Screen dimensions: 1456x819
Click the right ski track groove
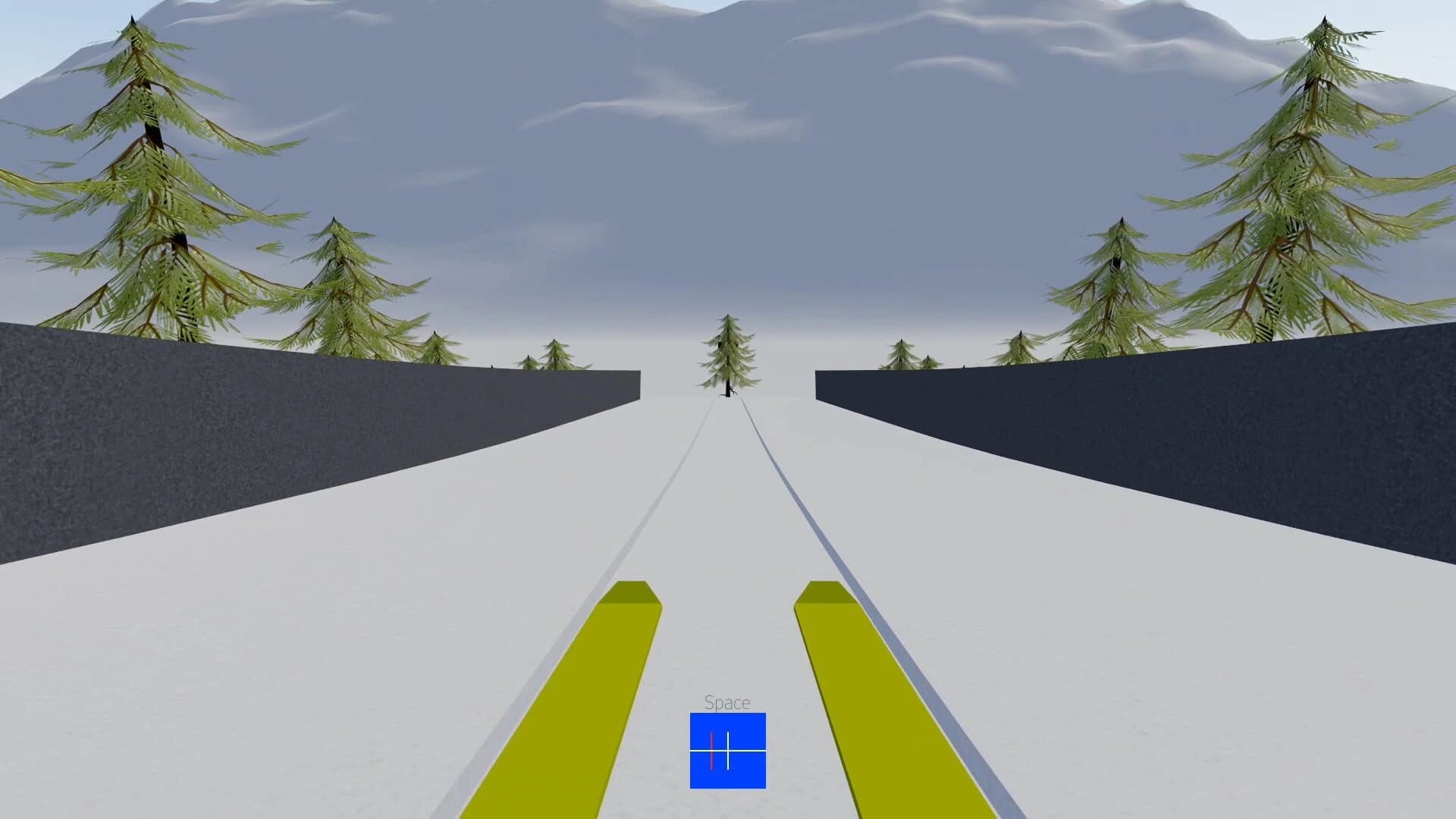click(x=811, y=531)
